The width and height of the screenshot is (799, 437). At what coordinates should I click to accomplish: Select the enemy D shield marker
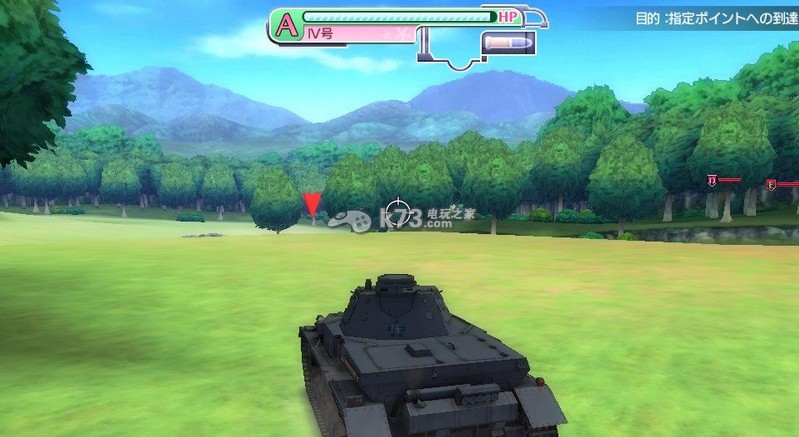[712, 180]
